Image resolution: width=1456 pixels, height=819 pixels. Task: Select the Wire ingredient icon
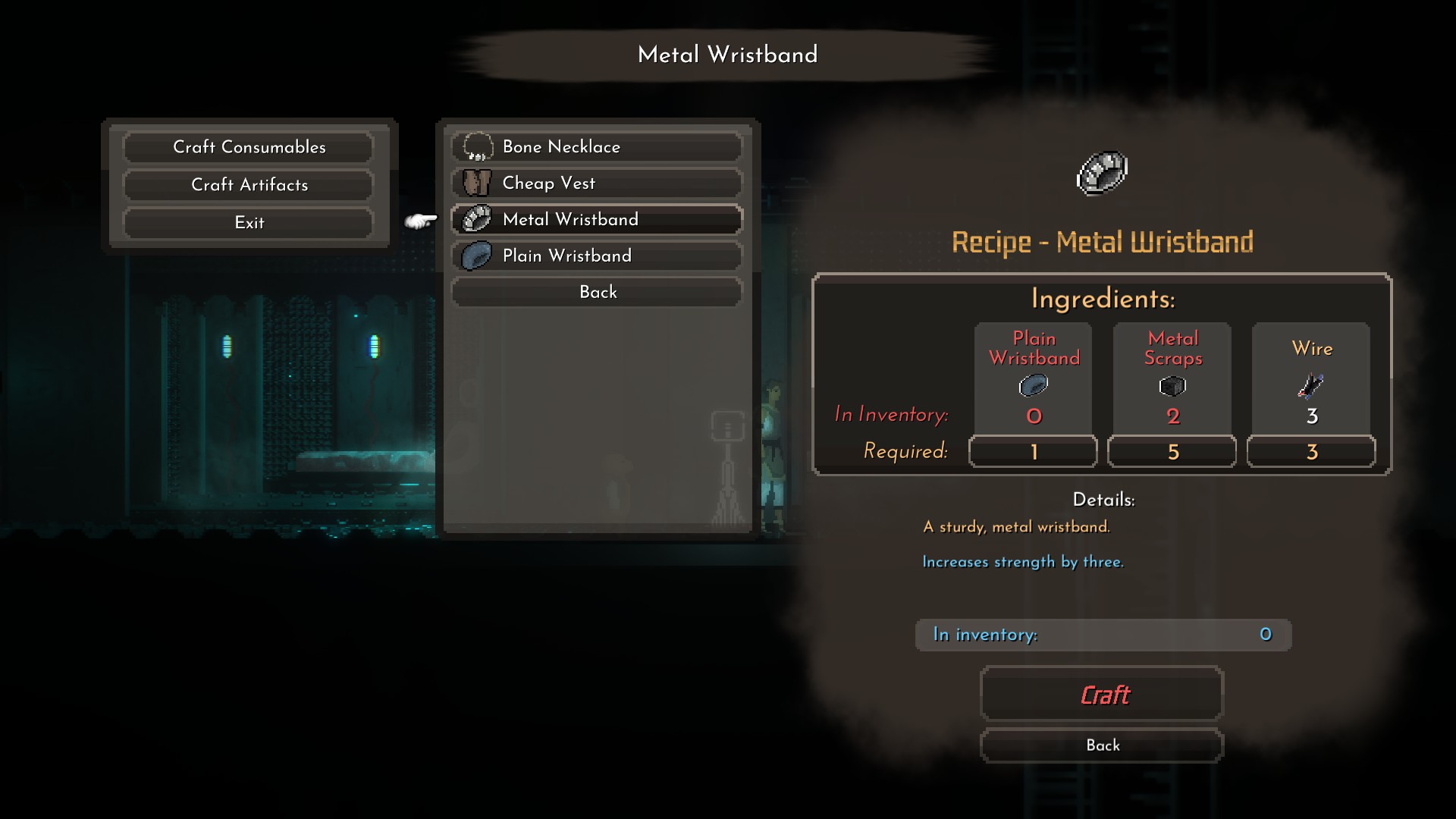click(x=1310, y=387)
